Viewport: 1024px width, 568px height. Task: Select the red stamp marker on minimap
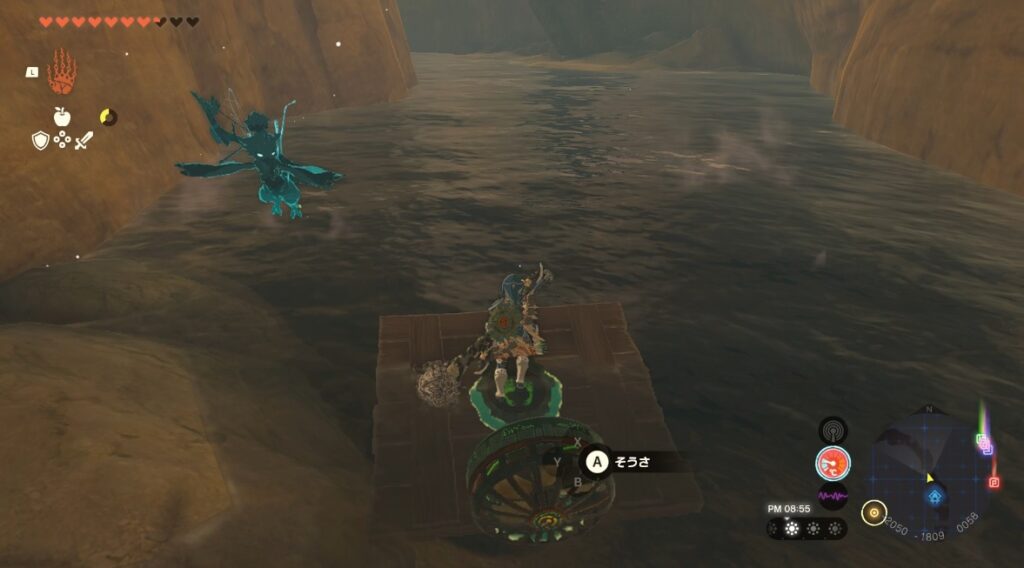click(993, 483)
